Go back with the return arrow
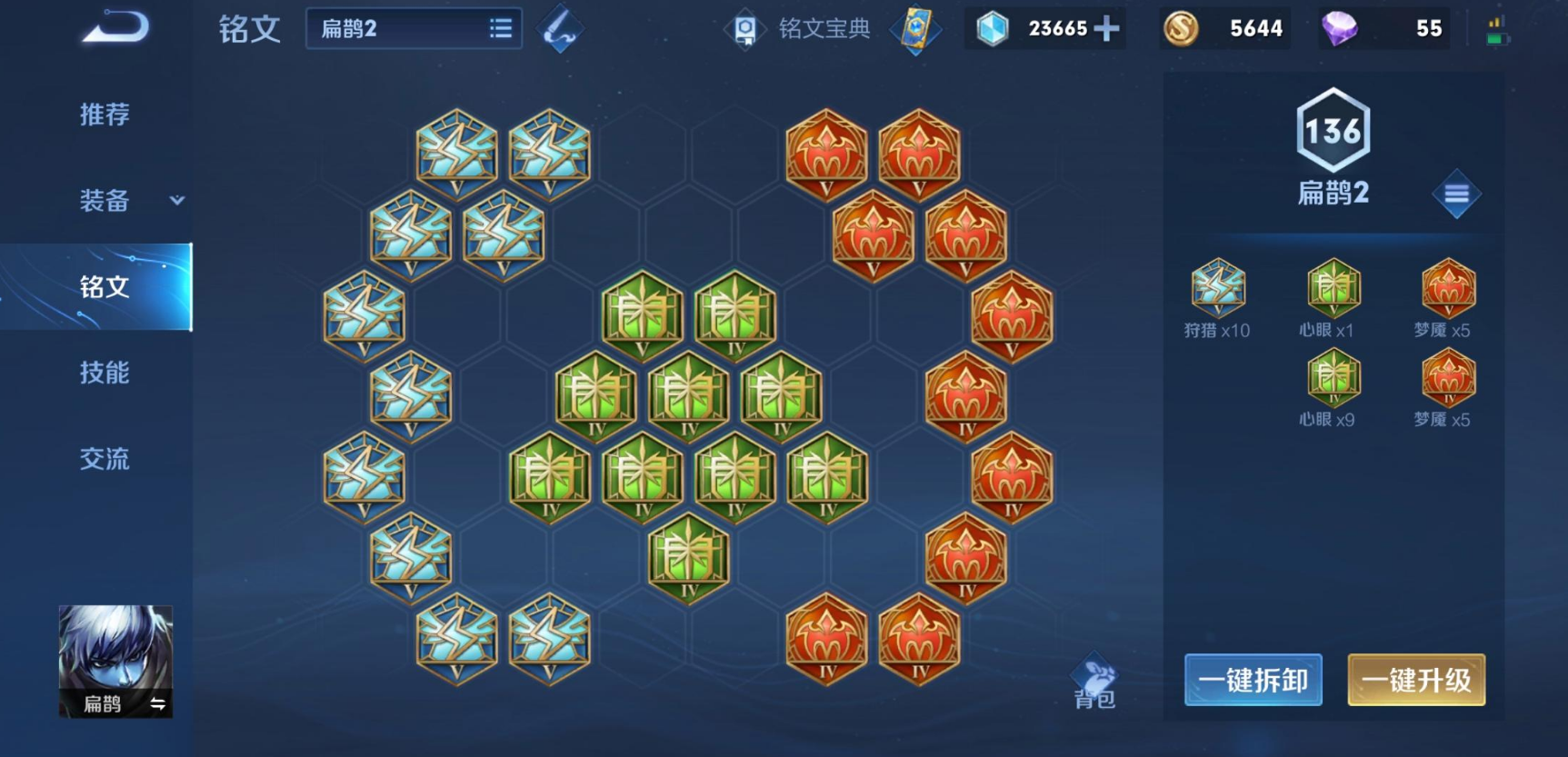 click(115, 27)
